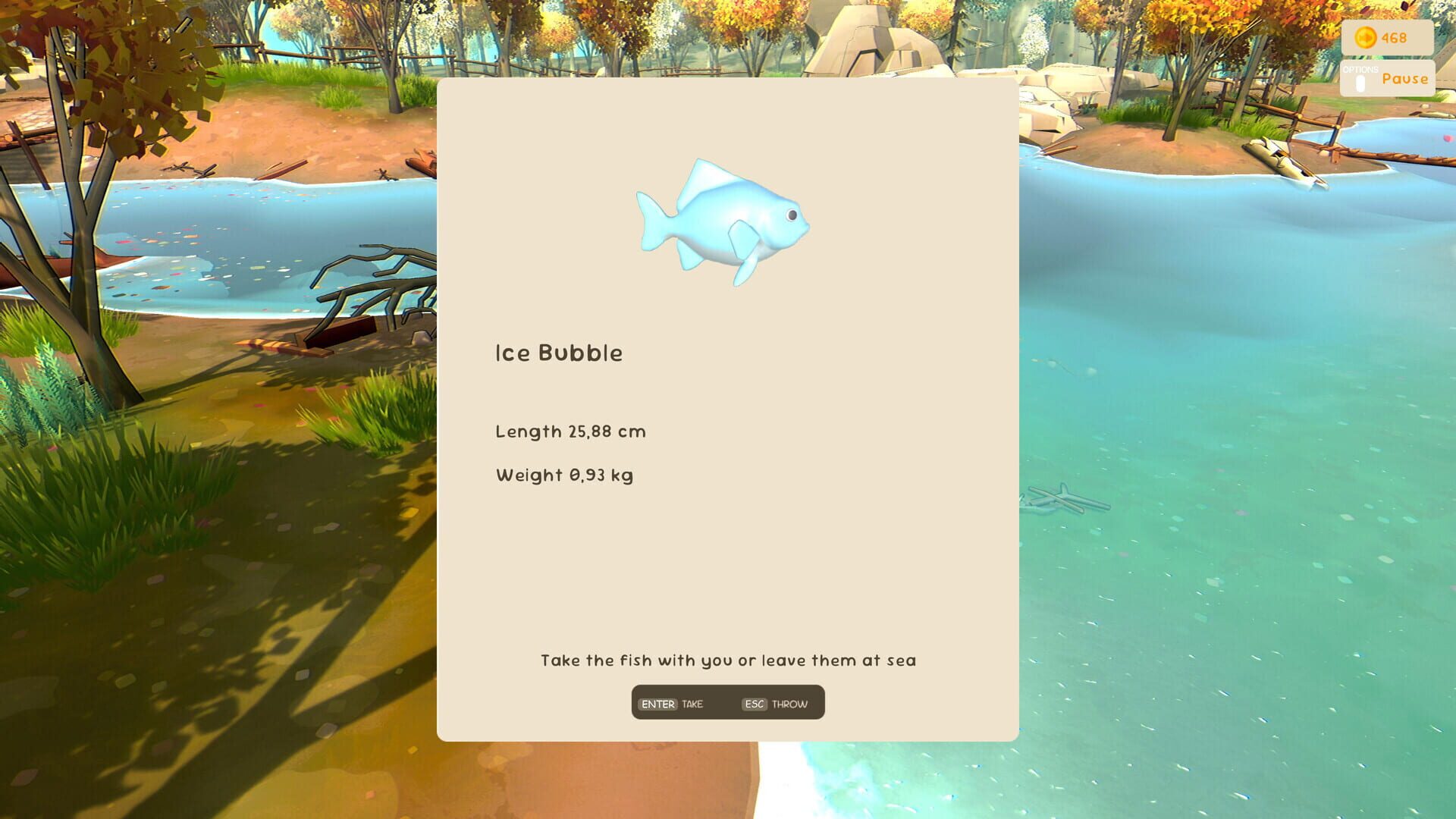Select the coin counter showing 468
1456x819 pixels.
pos(1395,38)
